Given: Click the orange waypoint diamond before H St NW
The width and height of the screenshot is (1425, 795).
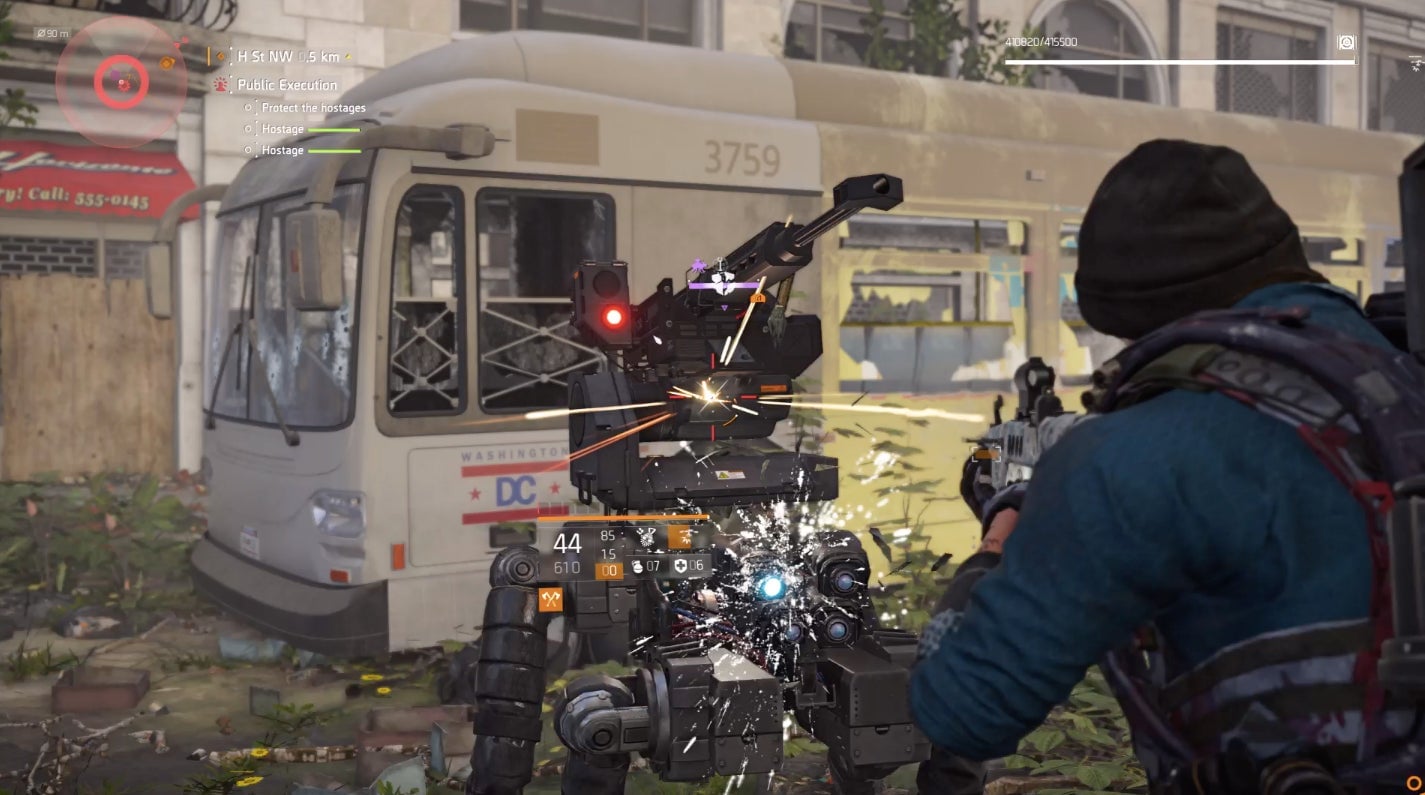Looking at the screenshot, I should [x=220, y=56].
